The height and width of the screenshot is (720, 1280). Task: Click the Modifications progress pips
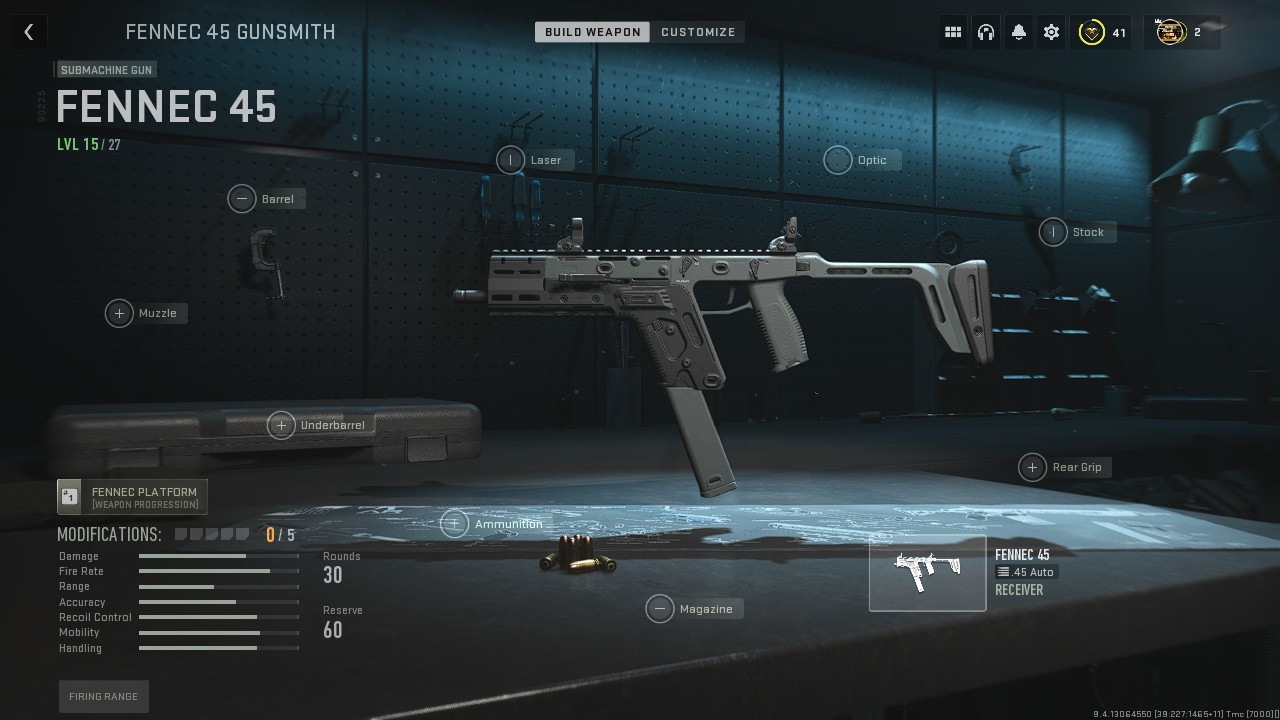213,533
